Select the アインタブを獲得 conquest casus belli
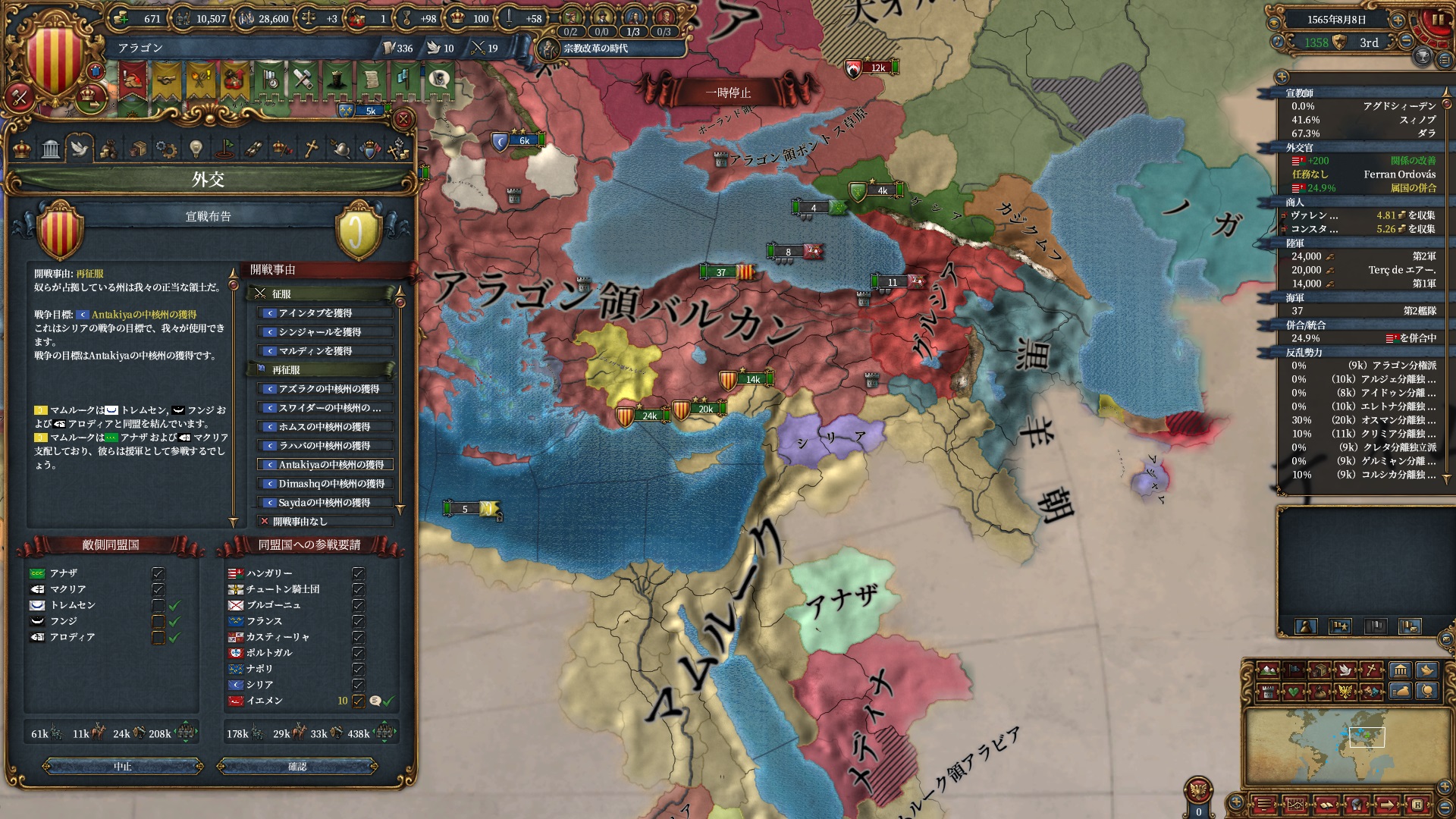This screenshot has height=819, width=1456. coord(326,313)
